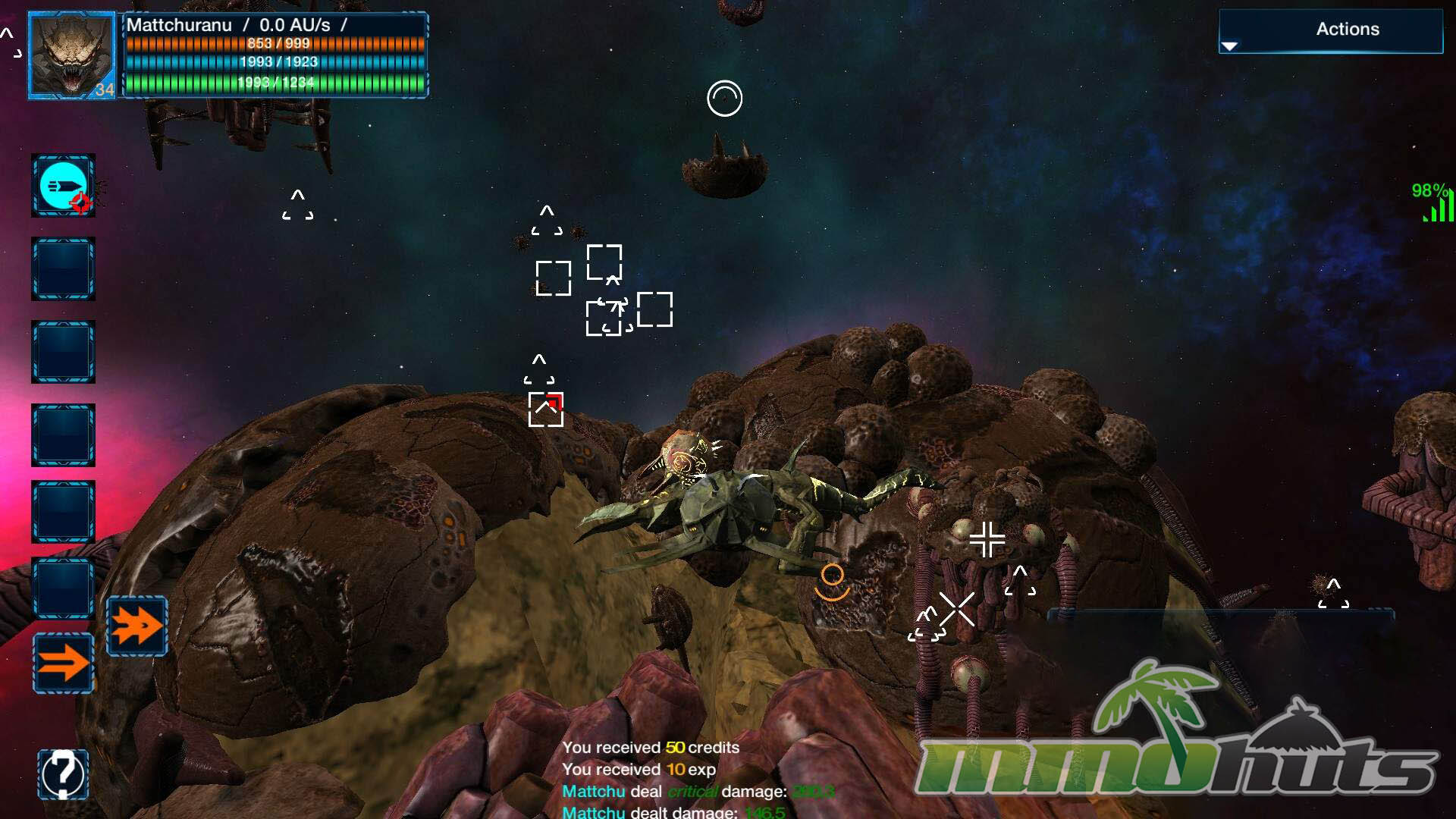The width and height of the screenshot is (1456, 819).
Task: Open the question mark help button
Action: [63, 773]
